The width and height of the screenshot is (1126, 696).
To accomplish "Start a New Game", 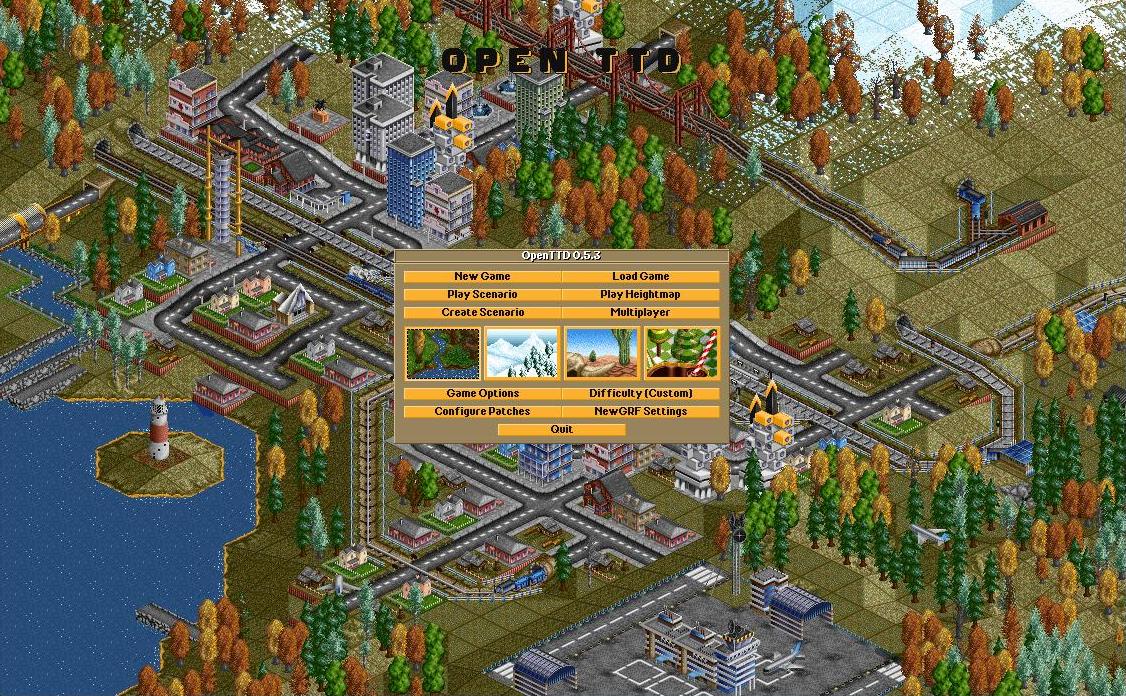I will [x=482, y=277].
